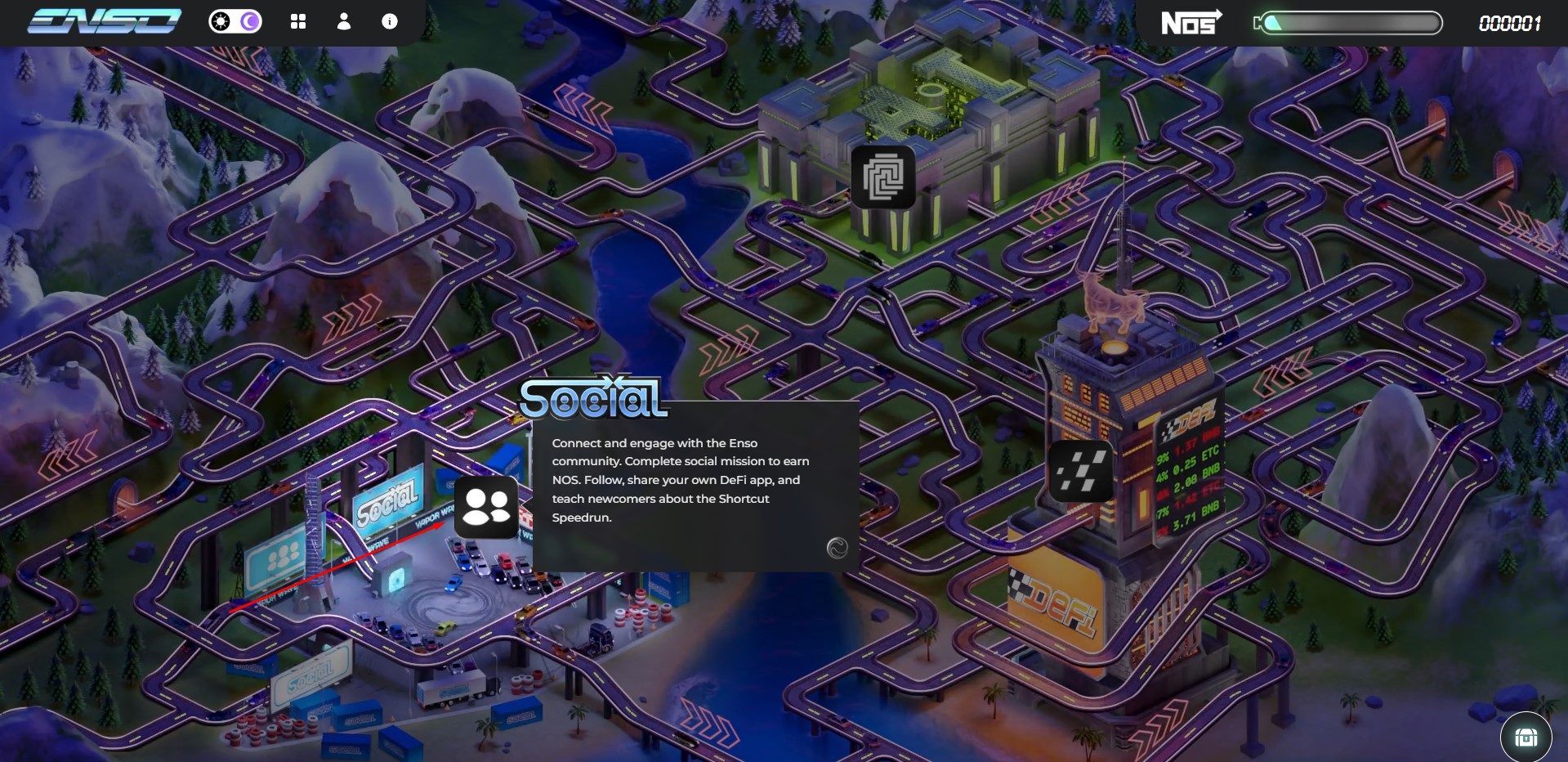Toggle the day/night mode switch
Viewport: 1568px width, 762px height.
pos(235,21)
